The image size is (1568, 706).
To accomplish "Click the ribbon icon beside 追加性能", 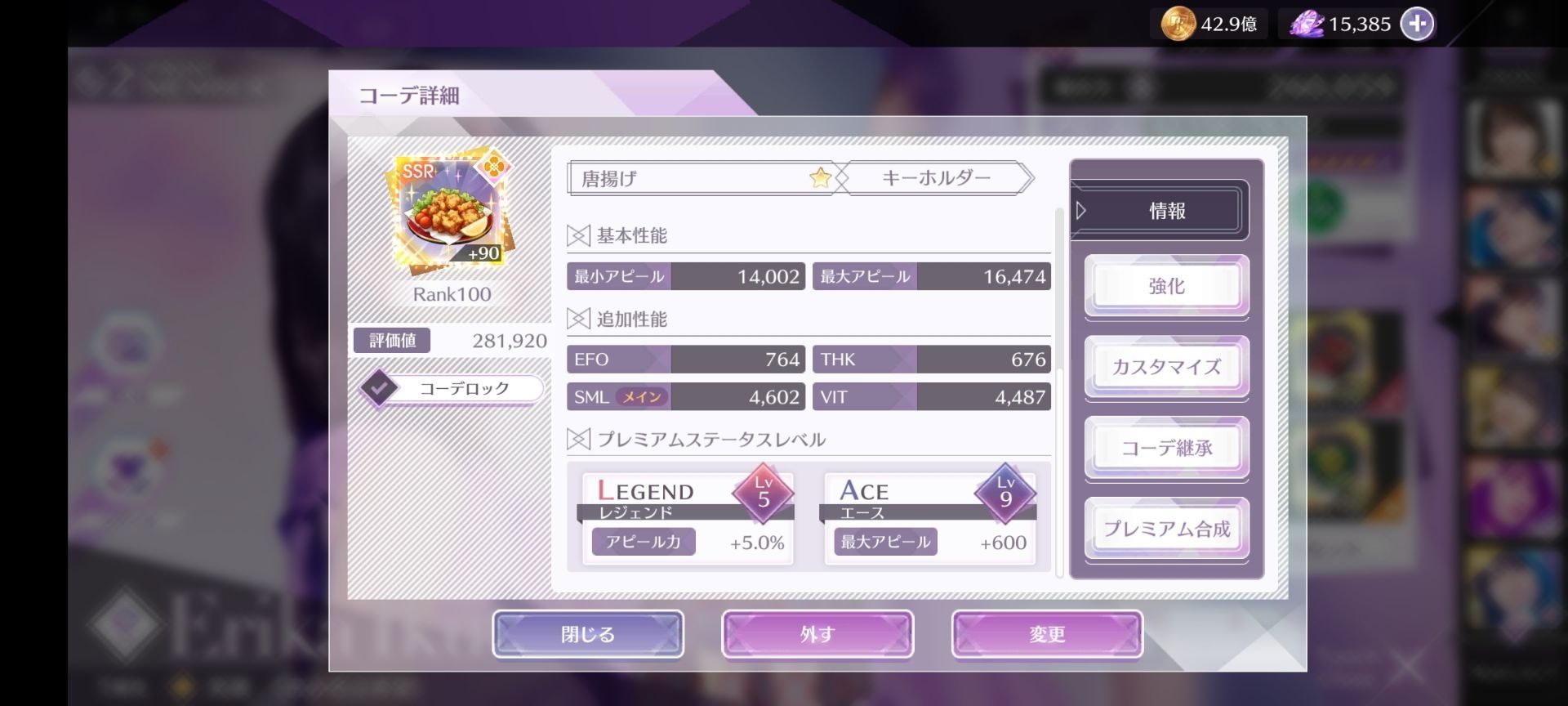I will tap(580, 319).
